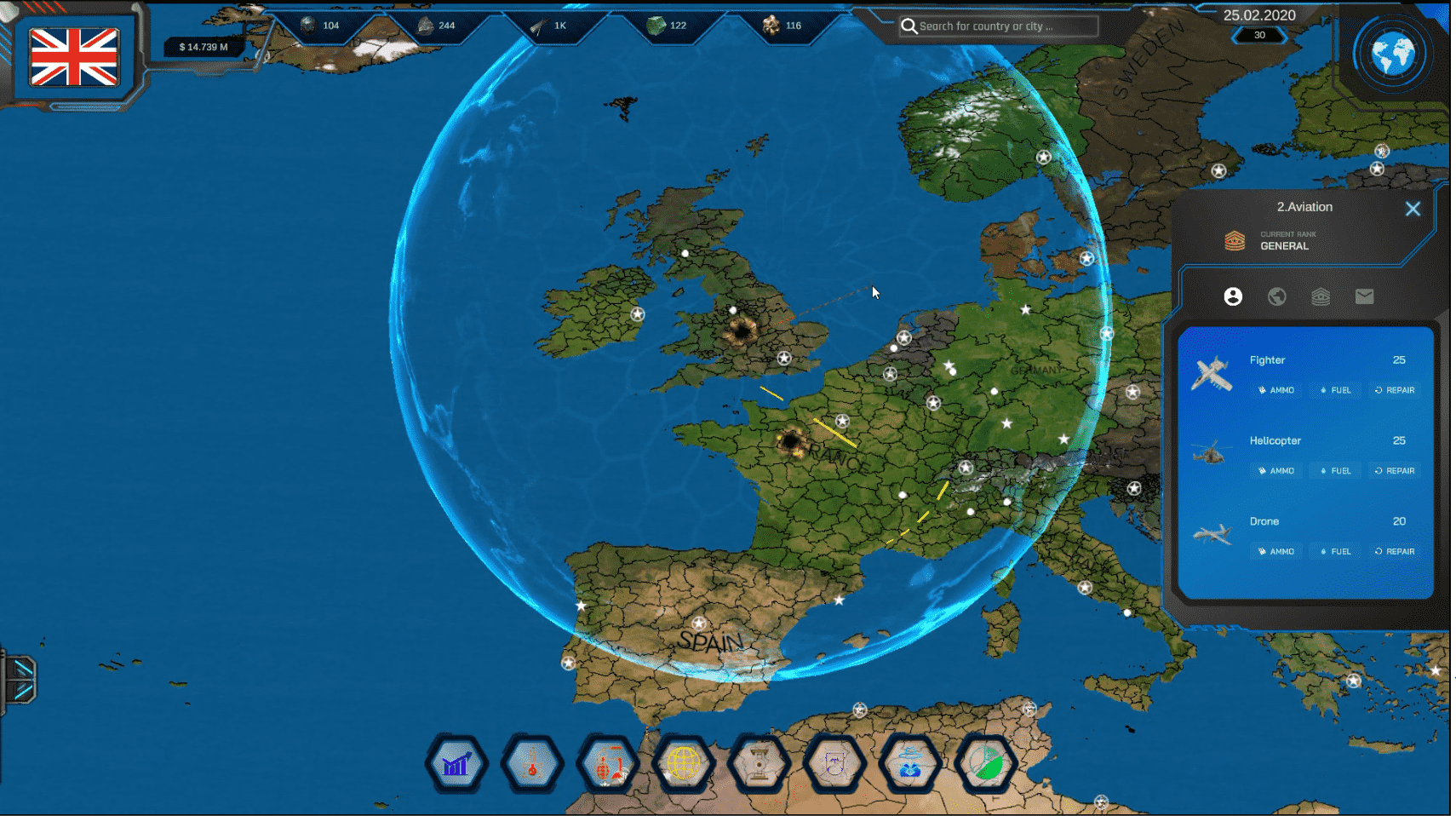This screenshot has height=816, width=1456.
Task: Refuel the Fighter unit
Action: pos(1335,390)
